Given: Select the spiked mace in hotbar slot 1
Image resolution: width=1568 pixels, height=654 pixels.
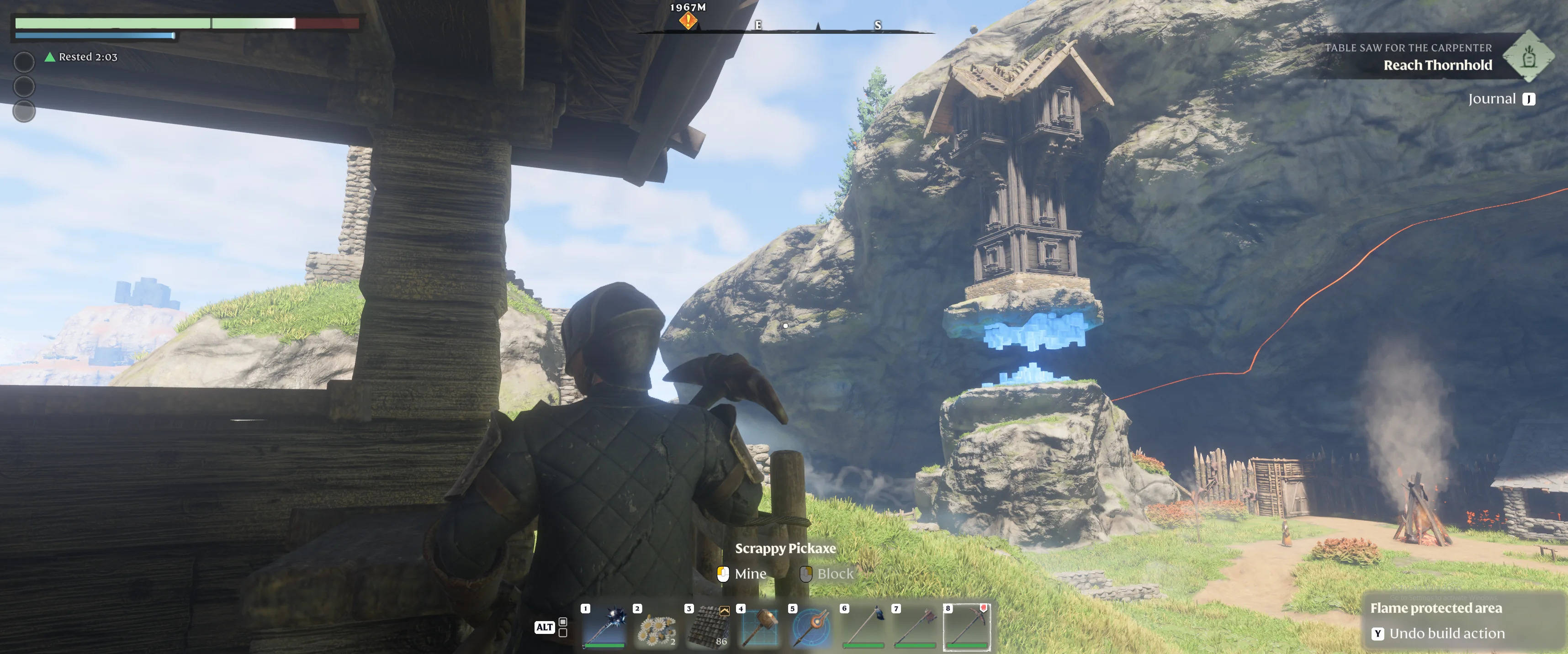Looking at the screenshot, I should [604, 627].
